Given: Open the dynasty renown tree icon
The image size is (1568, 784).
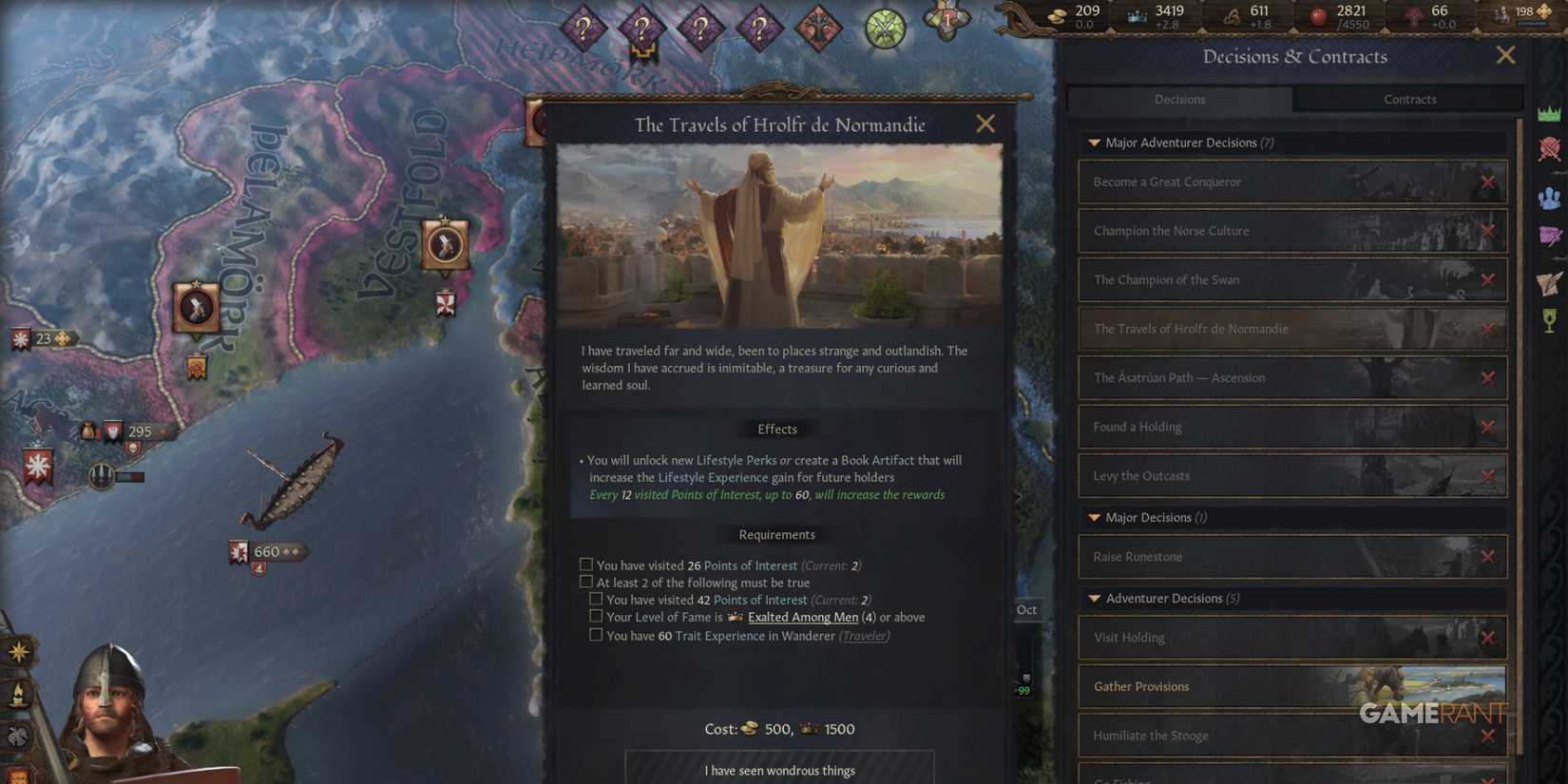Looking at the screenshot, I should coord(1415,13).
